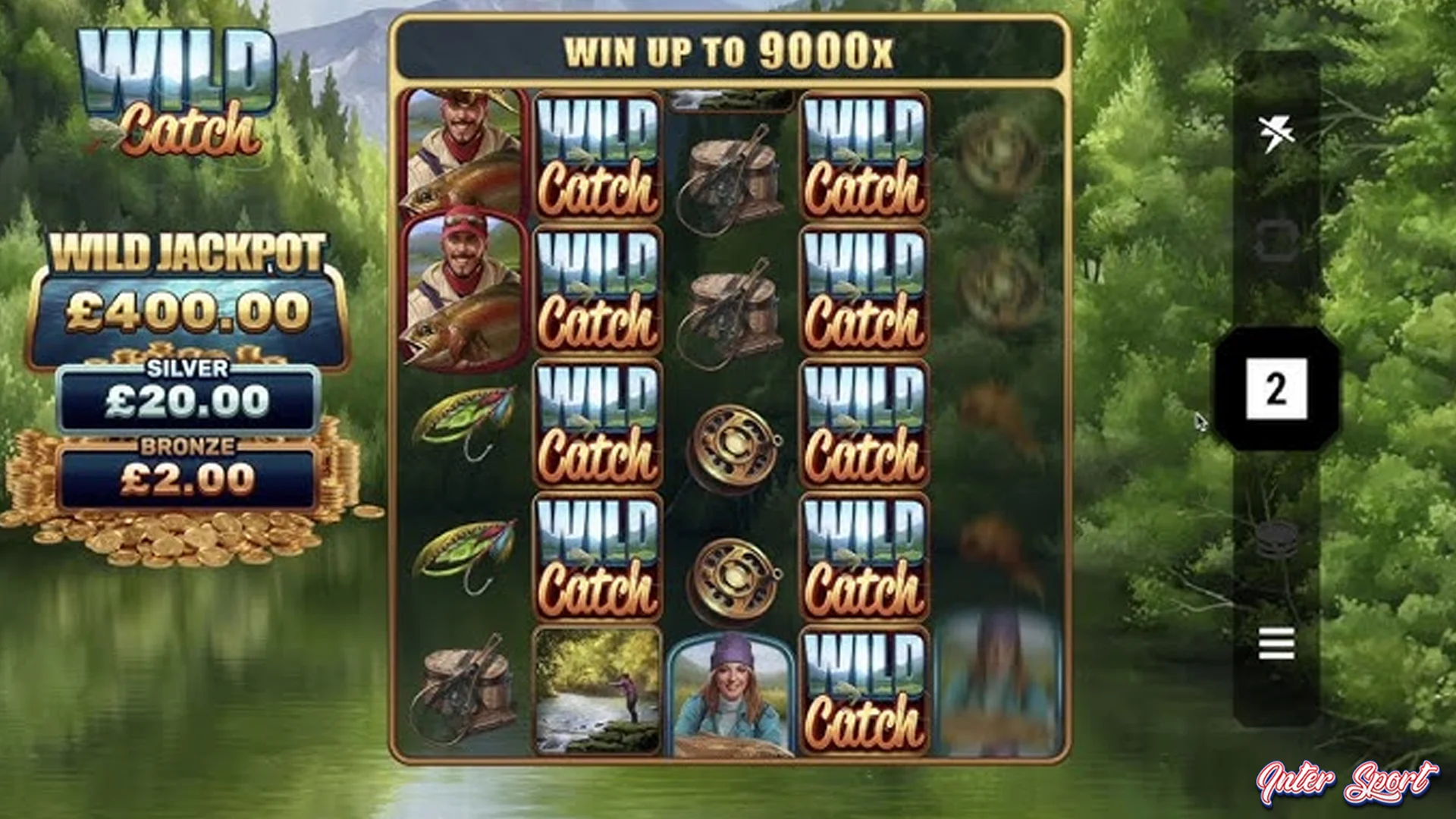This screenshot has width=1456, height=819.
Task: Select the woman angler symbol
Action: tap(731, 690)
